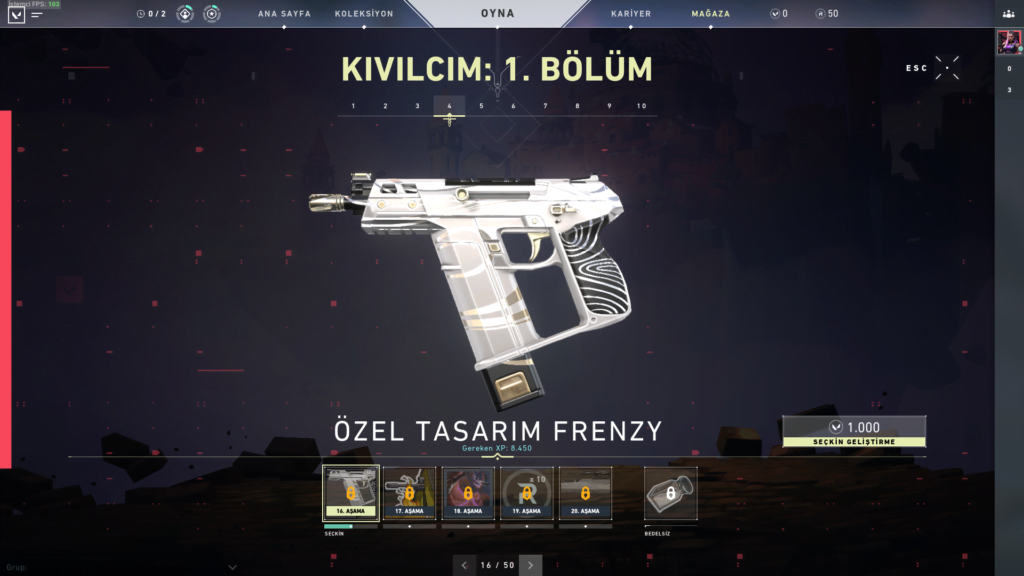The height and width of the screenshot is (576, 1024).
Task: Go to the Koleksiyon tab
Action: point(363,14)
